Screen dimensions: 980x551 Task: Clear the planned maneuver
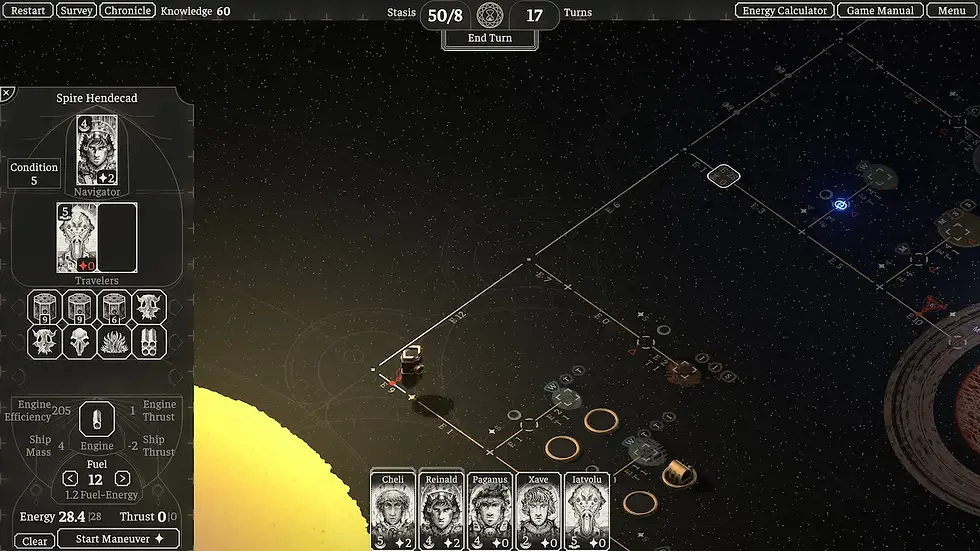(34, 541)
